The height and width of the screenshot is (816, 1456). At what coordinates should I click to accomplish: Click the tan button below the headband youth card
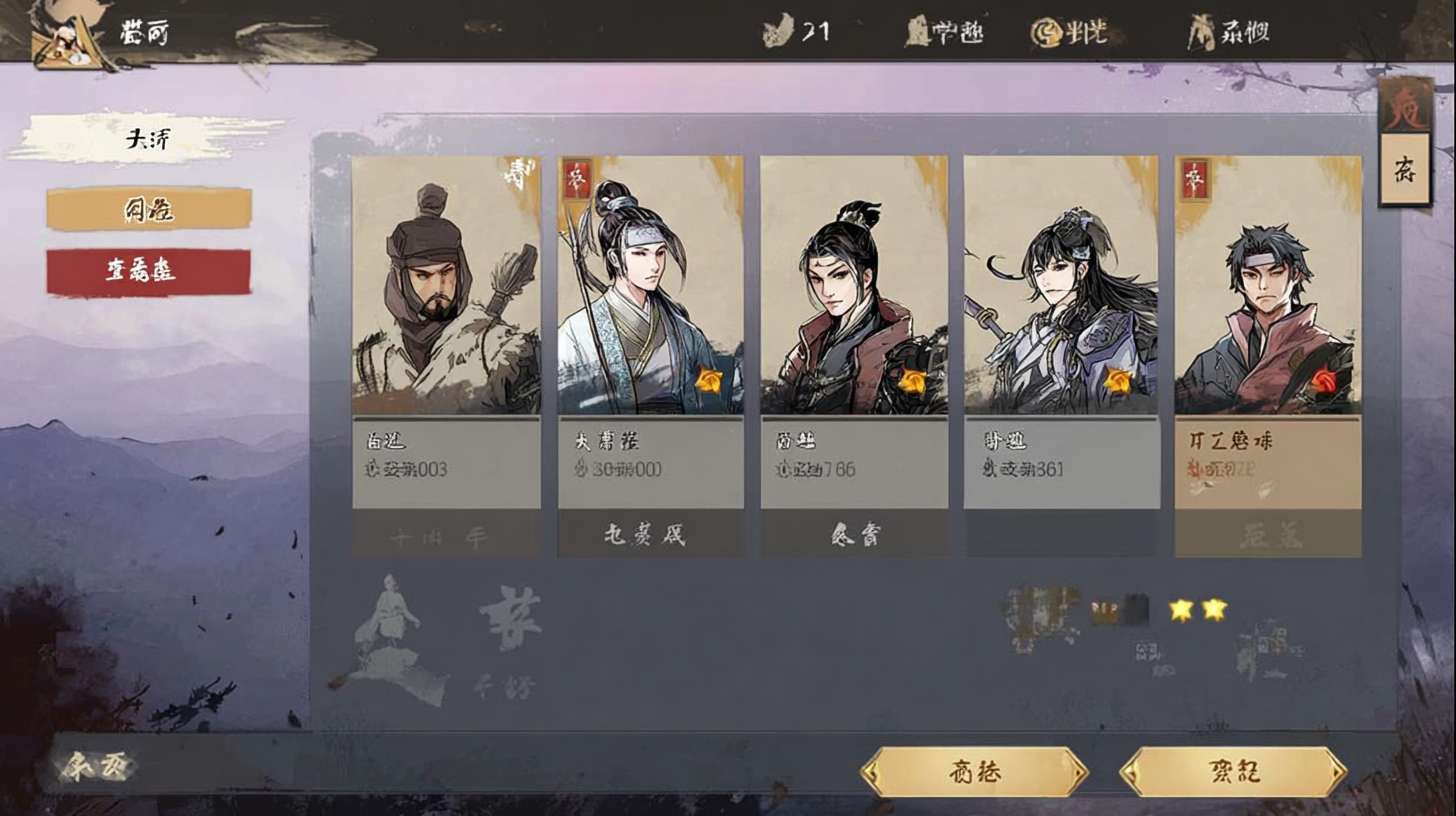[x=1268, y=534]
